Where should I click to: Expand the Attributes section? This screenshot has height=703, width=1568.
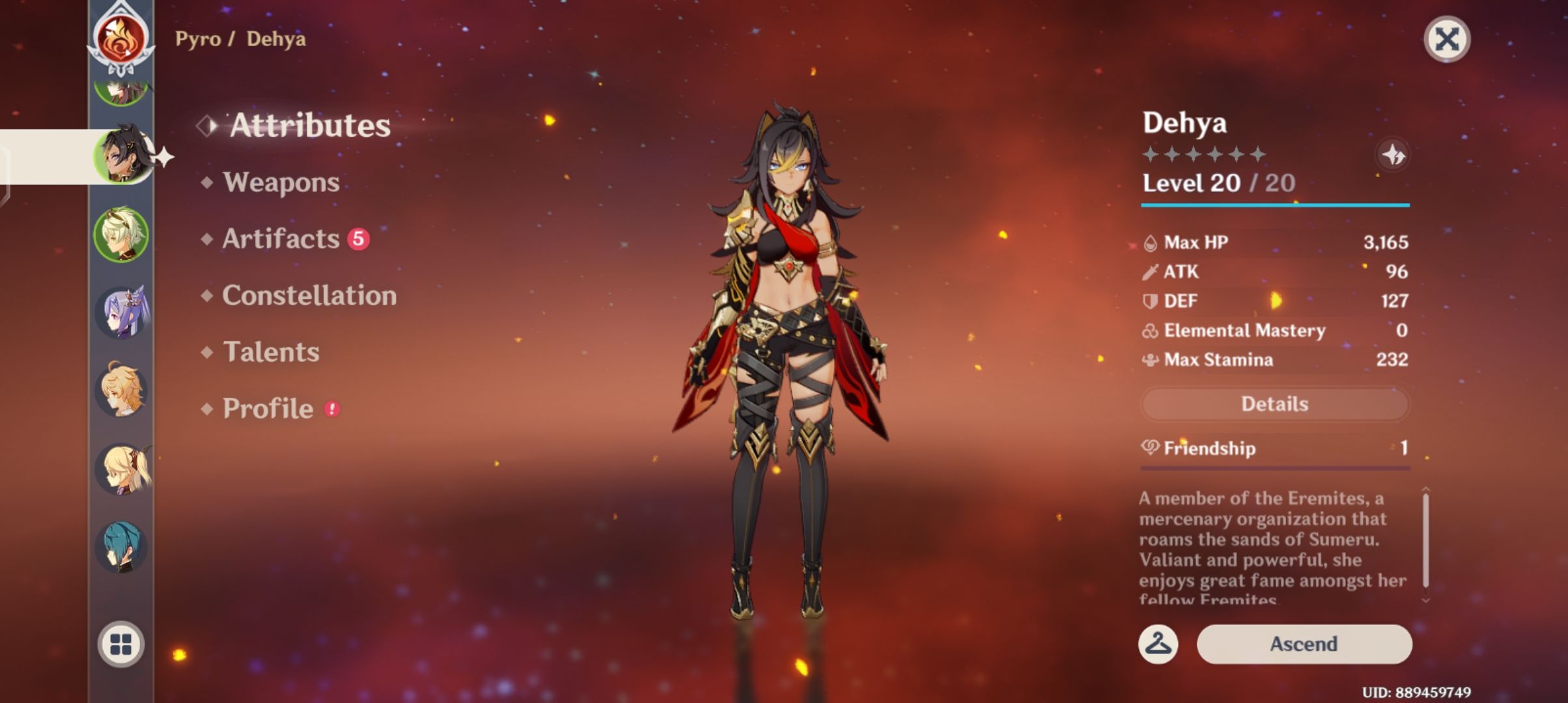pyautogui.click(x=310, y=126)
